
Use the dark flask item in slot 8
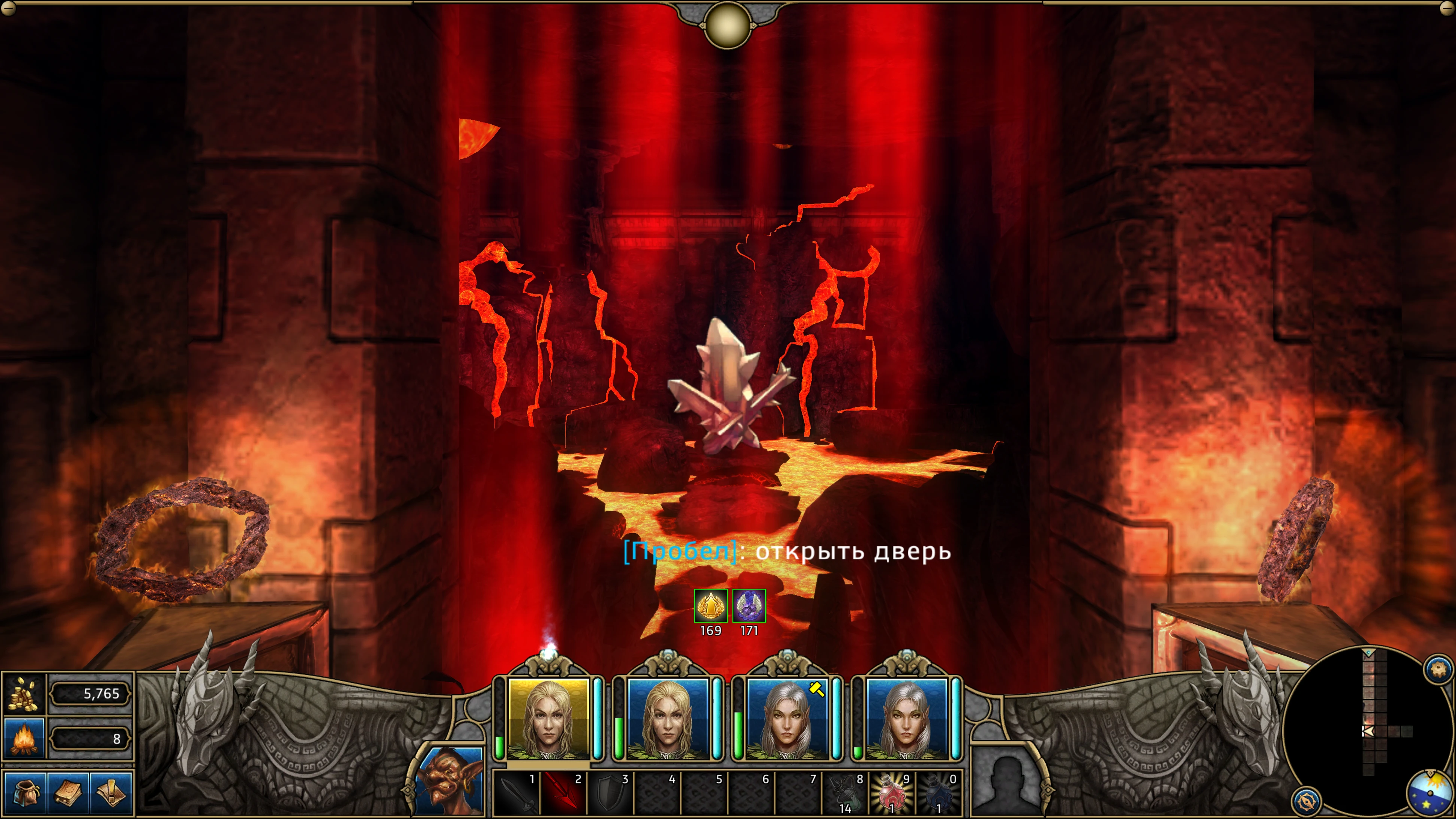[844, 793]
